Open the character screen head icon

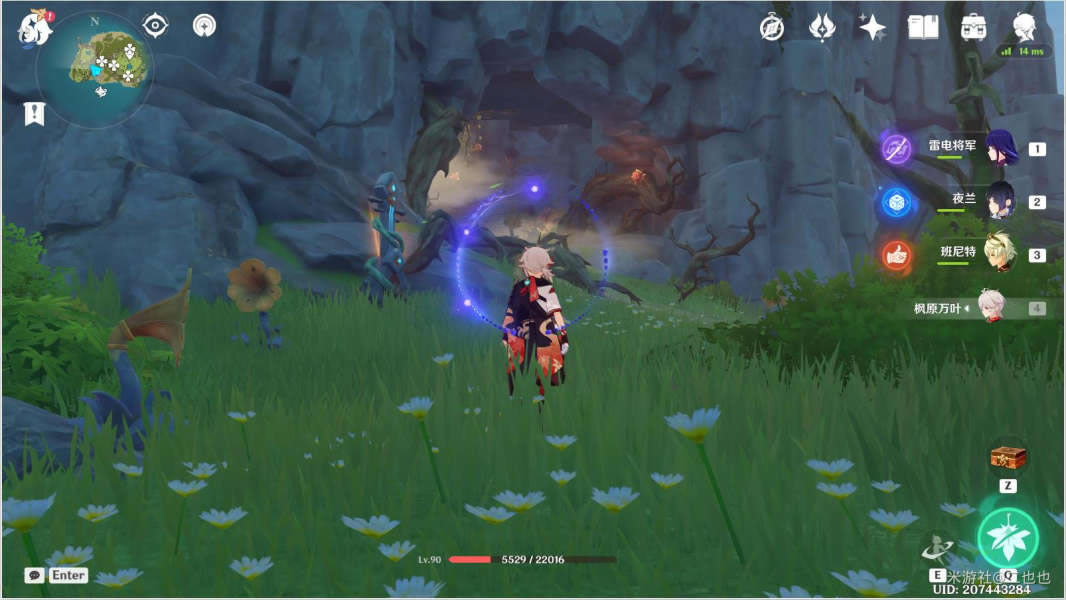[x=1023, y=26]
